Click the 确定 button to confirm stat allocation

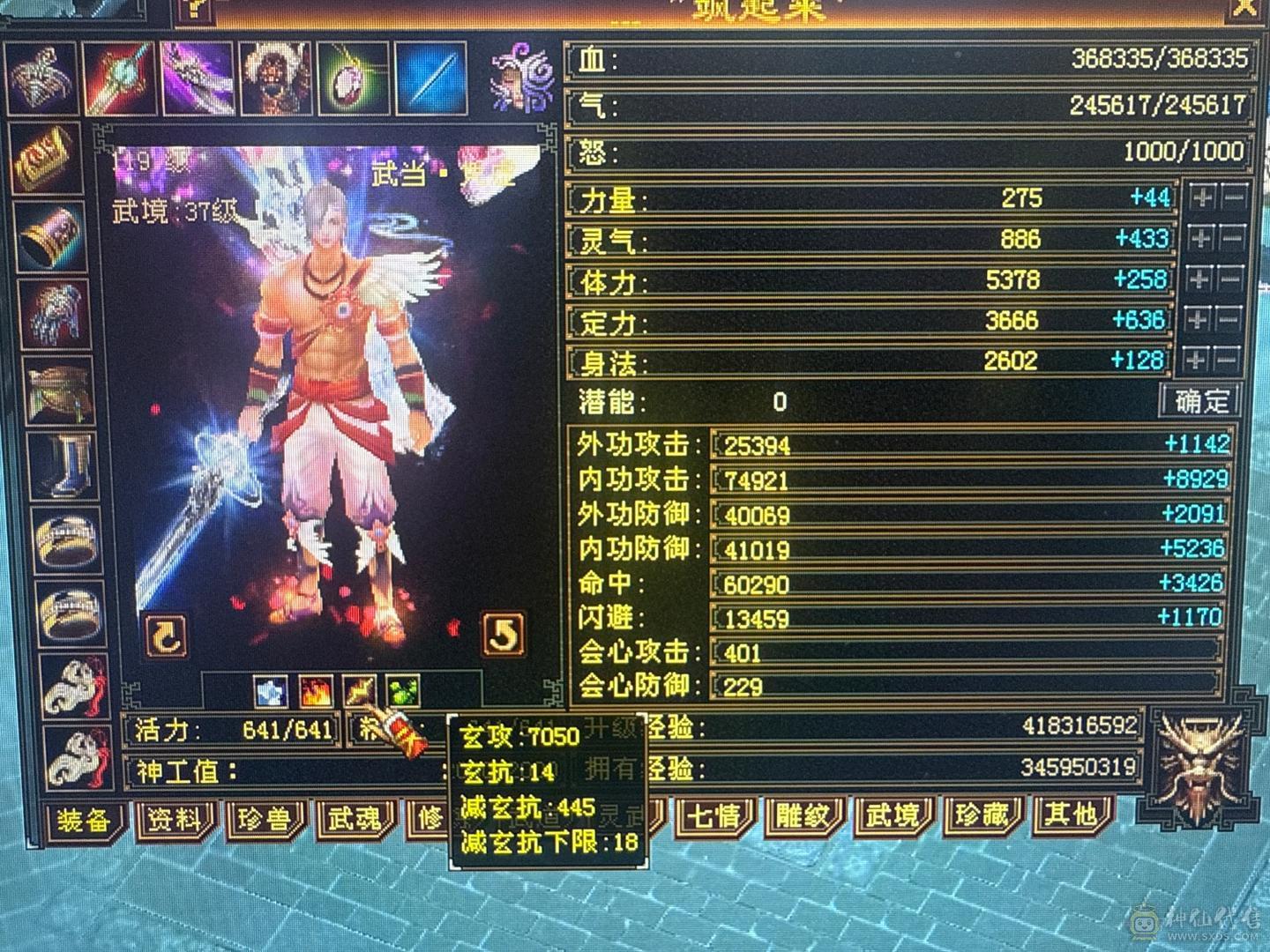pyautogui.click(x=1199, y=400)
